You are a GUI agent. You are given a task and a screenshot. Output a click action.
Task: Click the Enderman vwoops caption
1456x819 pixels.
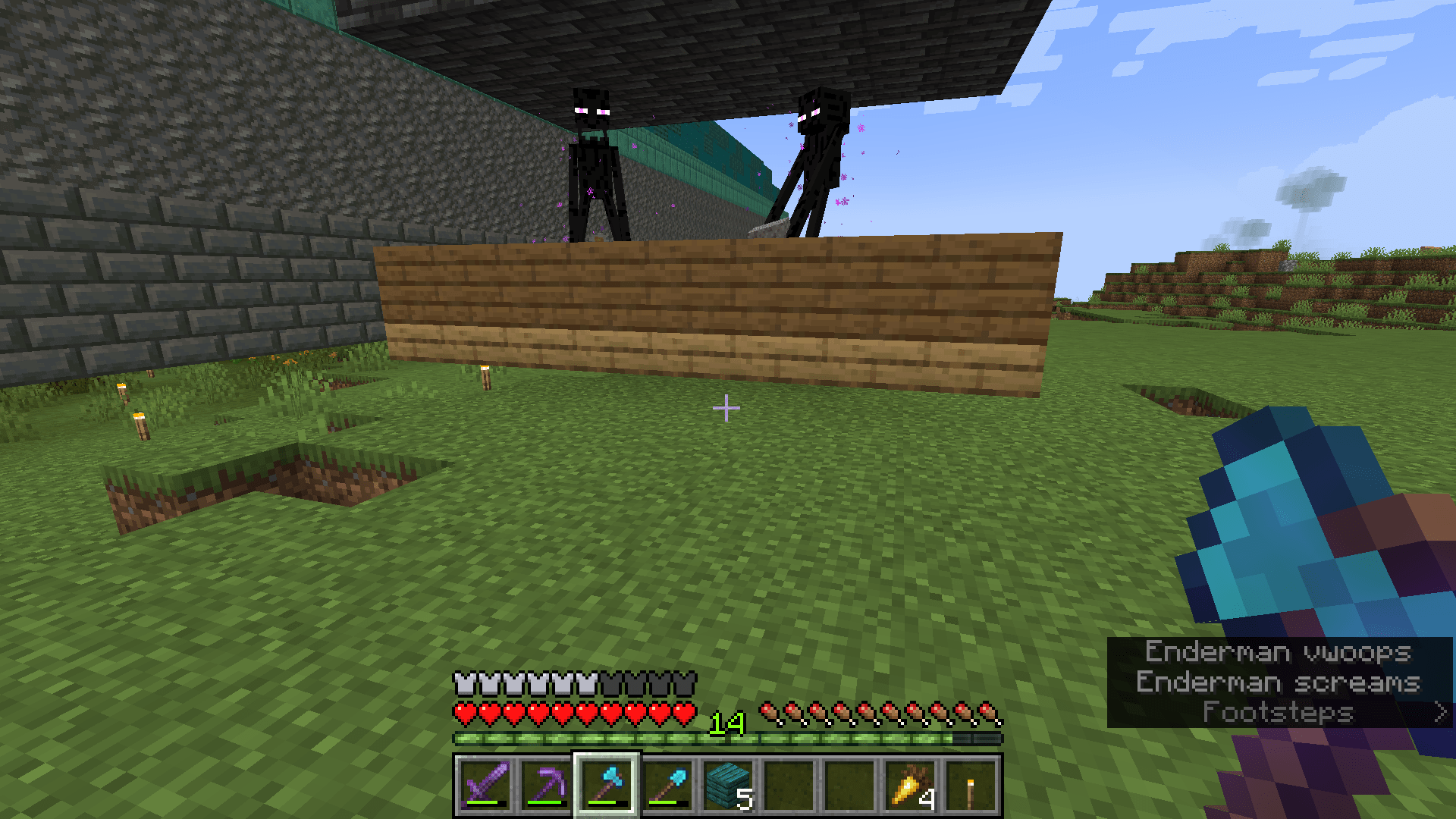click(1276, 654)
